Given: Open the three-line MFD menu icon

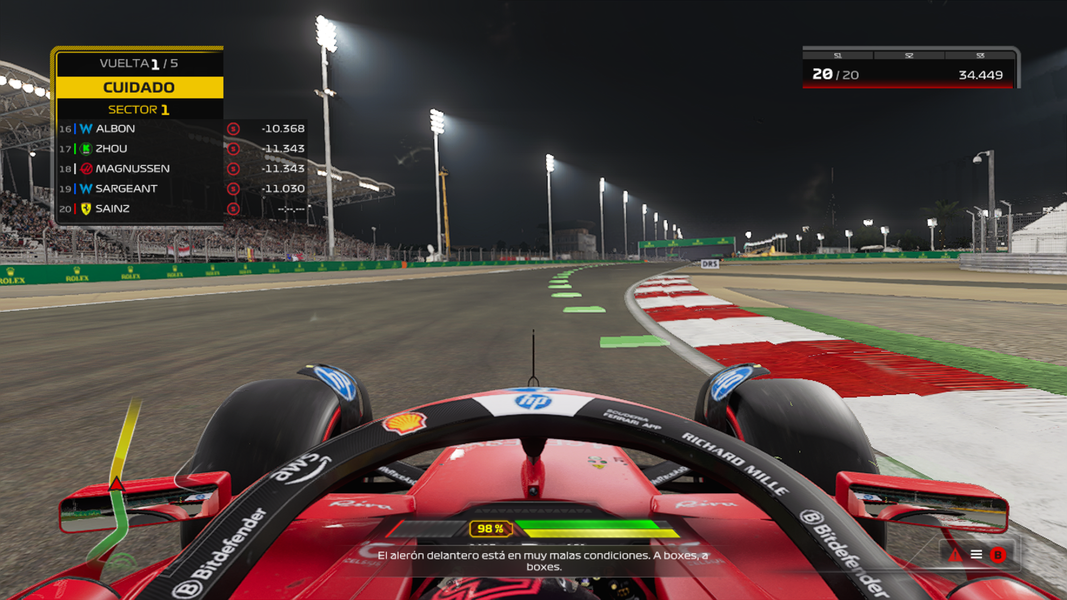Looking at the screenshot, I should (x=976, y=555).
